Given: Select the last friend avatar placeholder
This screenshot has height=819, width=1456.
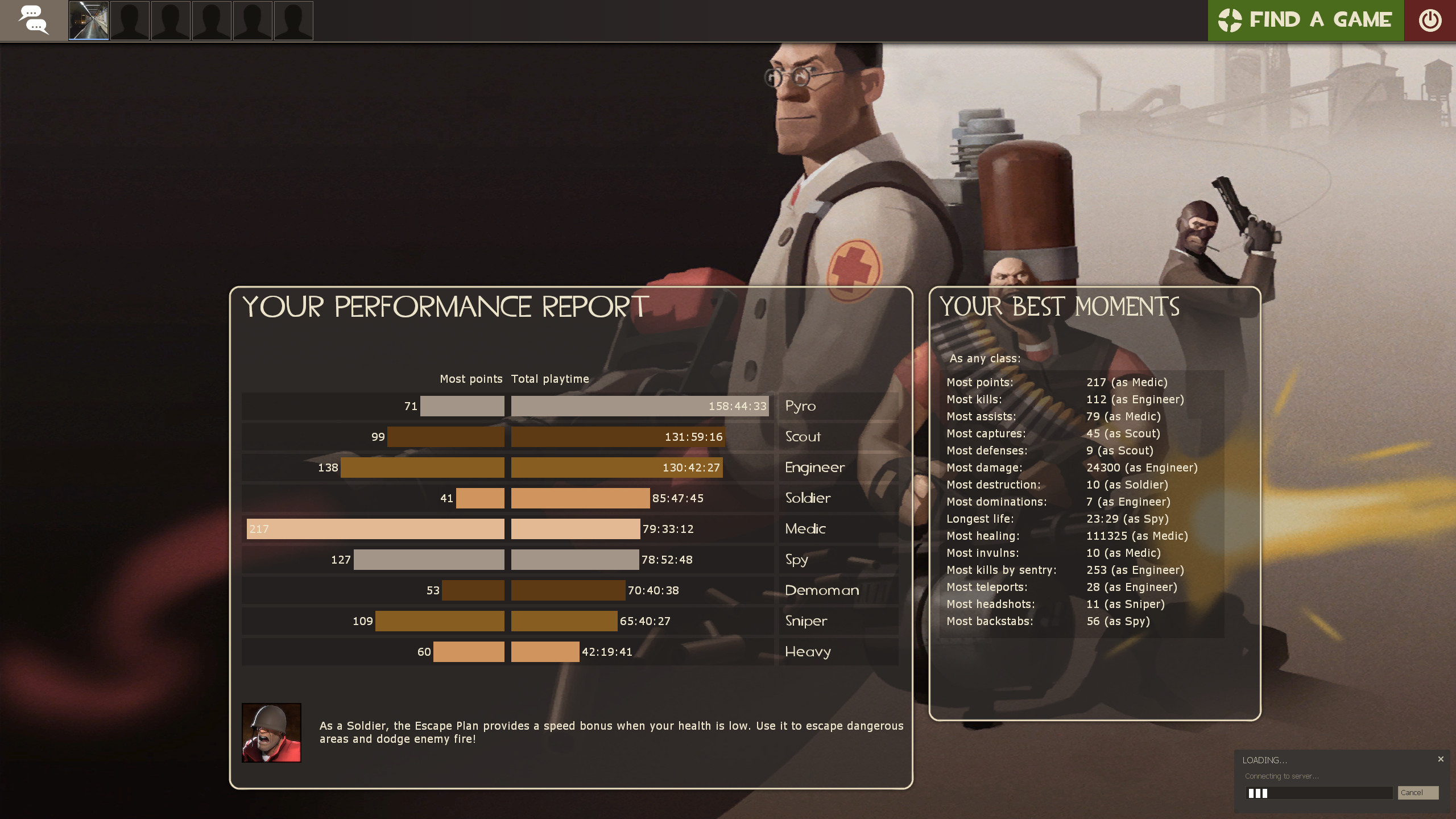Looking at the screenshot, I should tap(293, 20).
